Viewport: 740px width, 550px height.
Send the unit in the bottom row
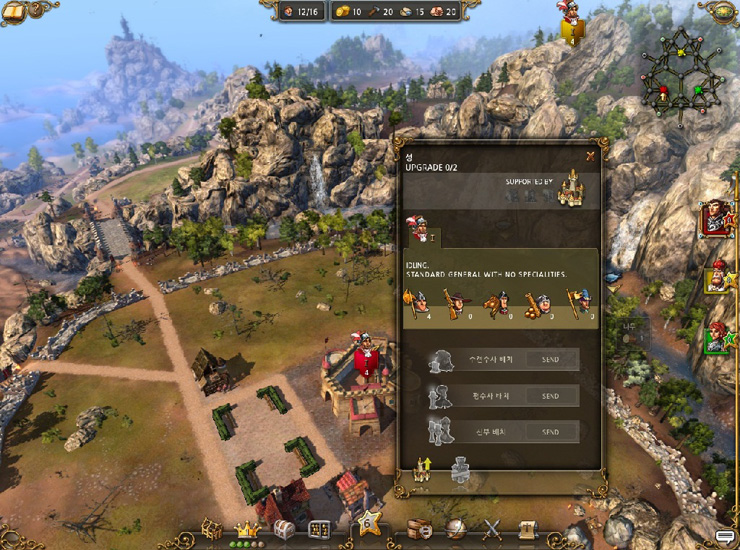pos(549,432)
